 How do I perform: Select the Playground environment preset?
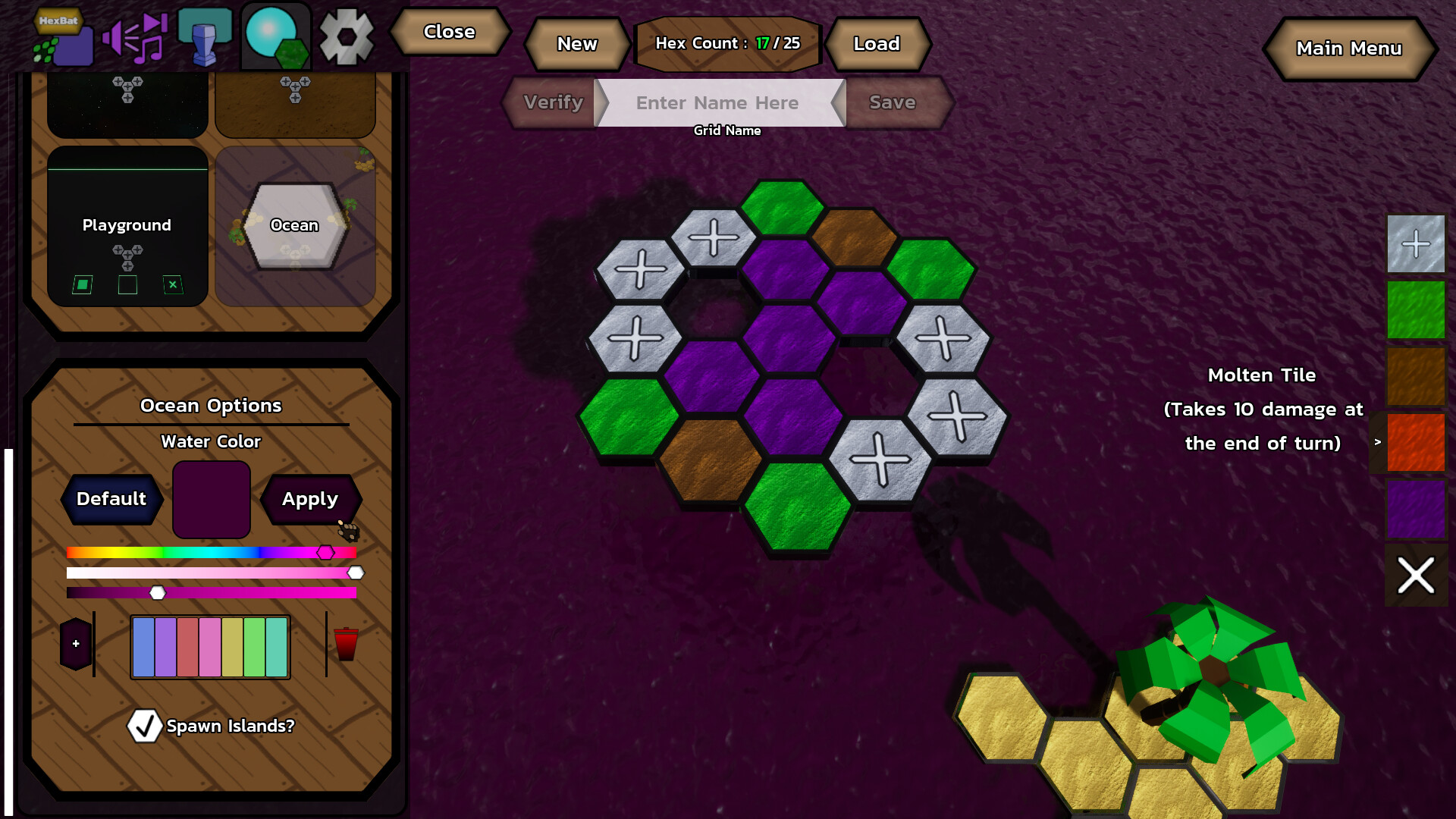coord(127,225)
